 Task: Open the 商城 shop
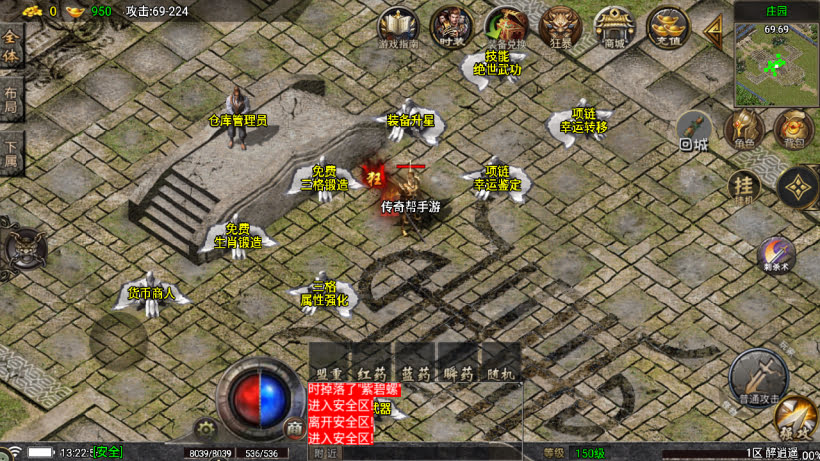613,25
